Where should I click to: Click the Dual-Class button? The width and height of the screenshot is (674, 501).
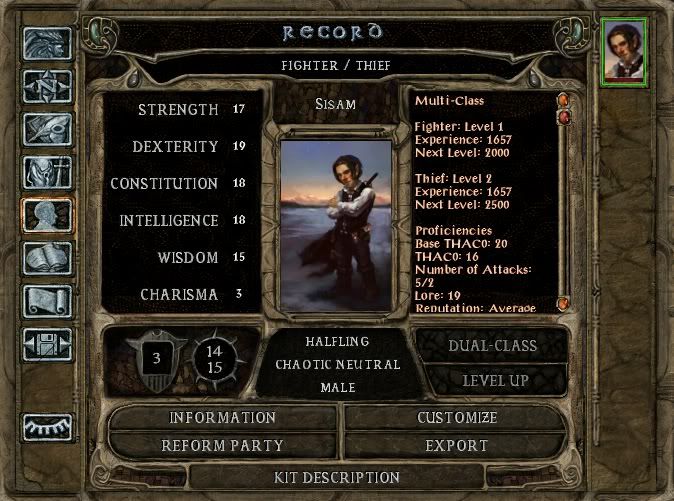click(x=494, y=346)
